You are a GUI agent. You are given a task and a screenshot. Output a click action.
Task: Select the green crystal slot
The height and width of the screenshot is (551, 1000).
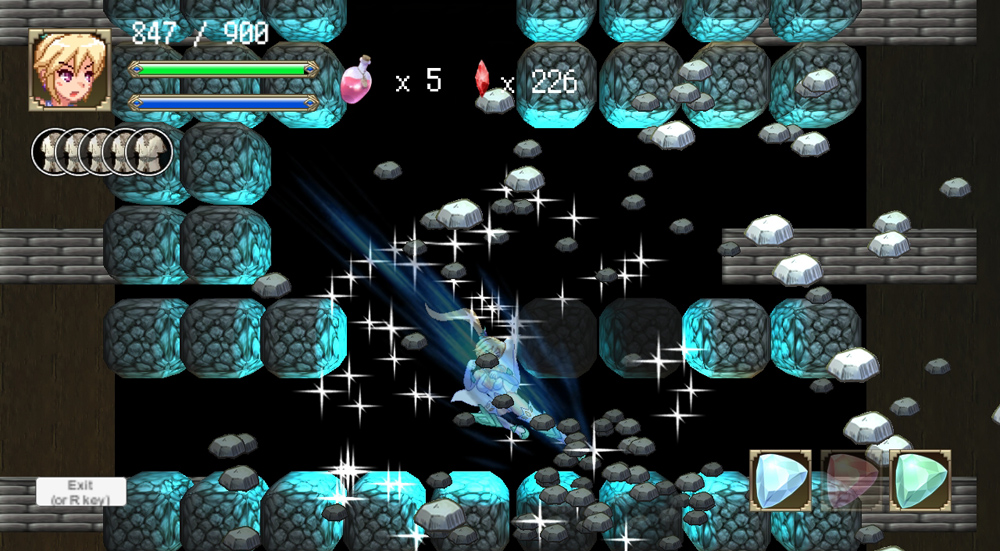919,479
